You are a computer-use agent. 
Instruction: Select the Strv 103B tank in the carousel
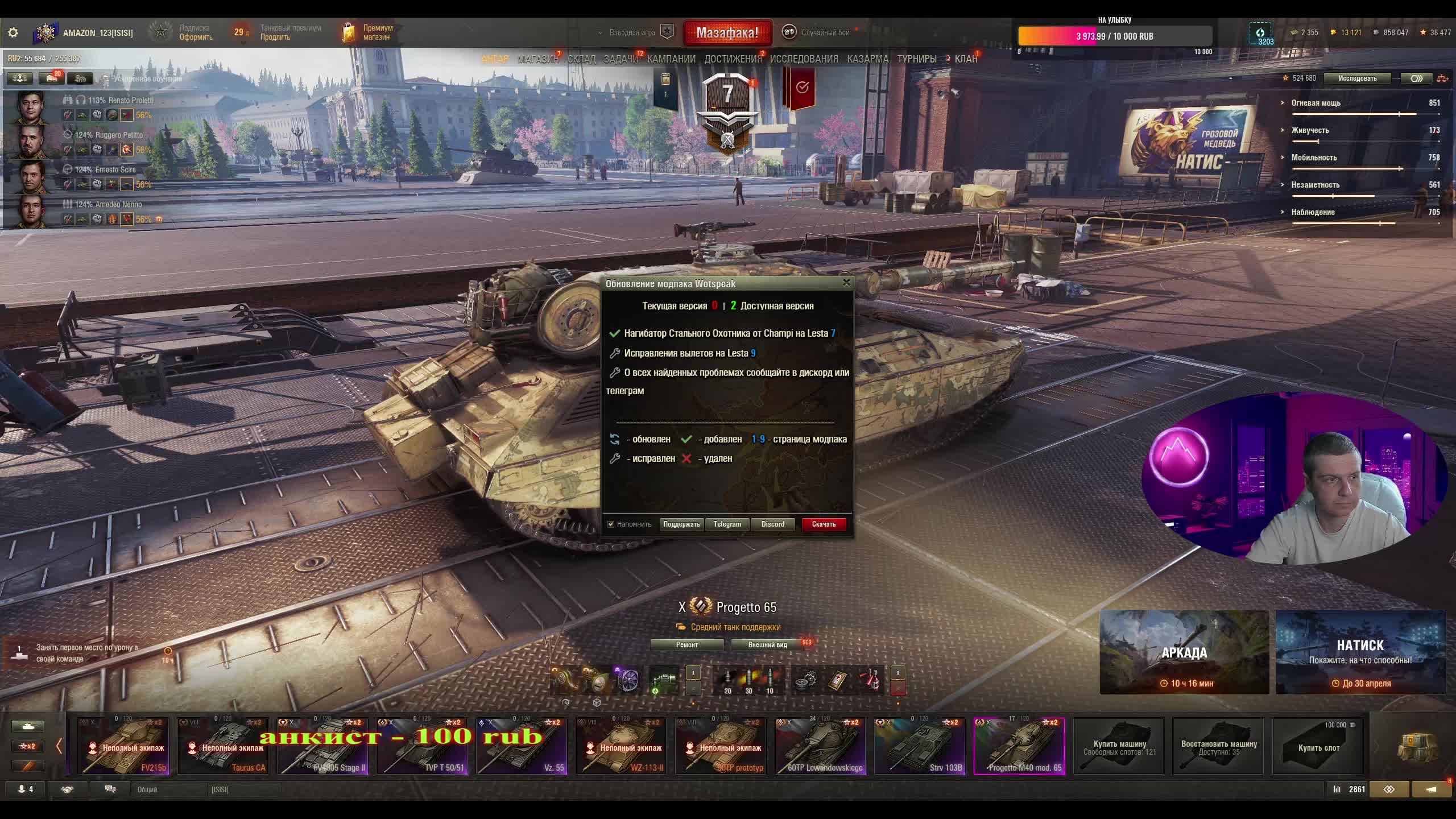919,746
